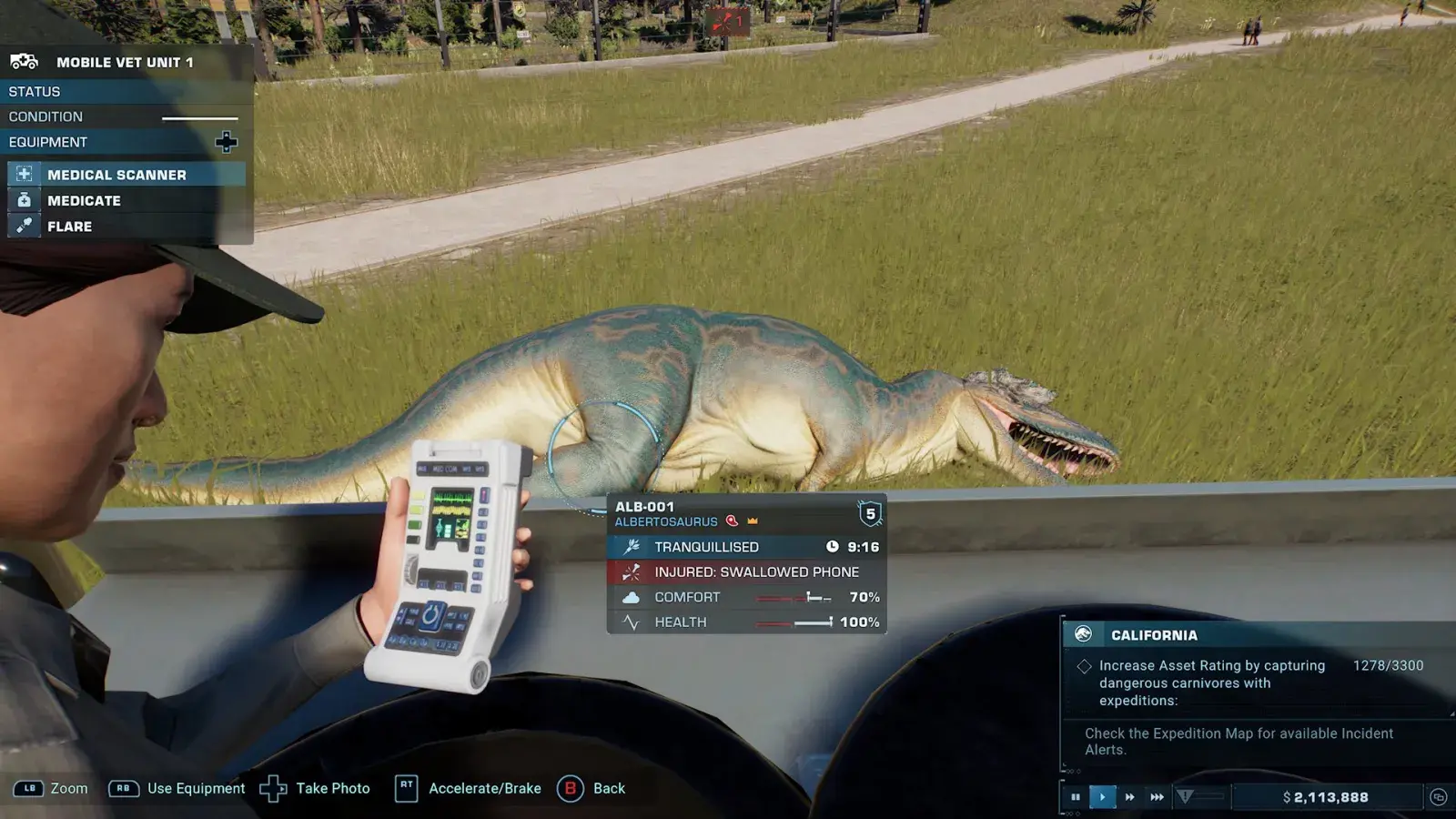This screenshot has height=819, width=1456.
Task: Choose the Medicate equipment option
Action: click(84, 200)
